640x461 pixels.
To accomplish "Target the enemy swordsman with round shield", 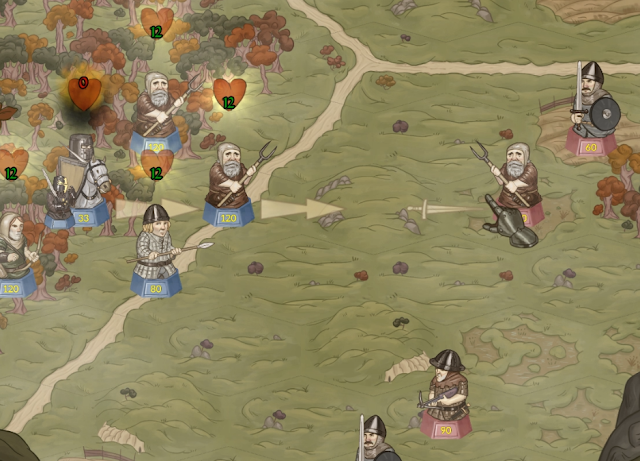I will tap(591, 107).
